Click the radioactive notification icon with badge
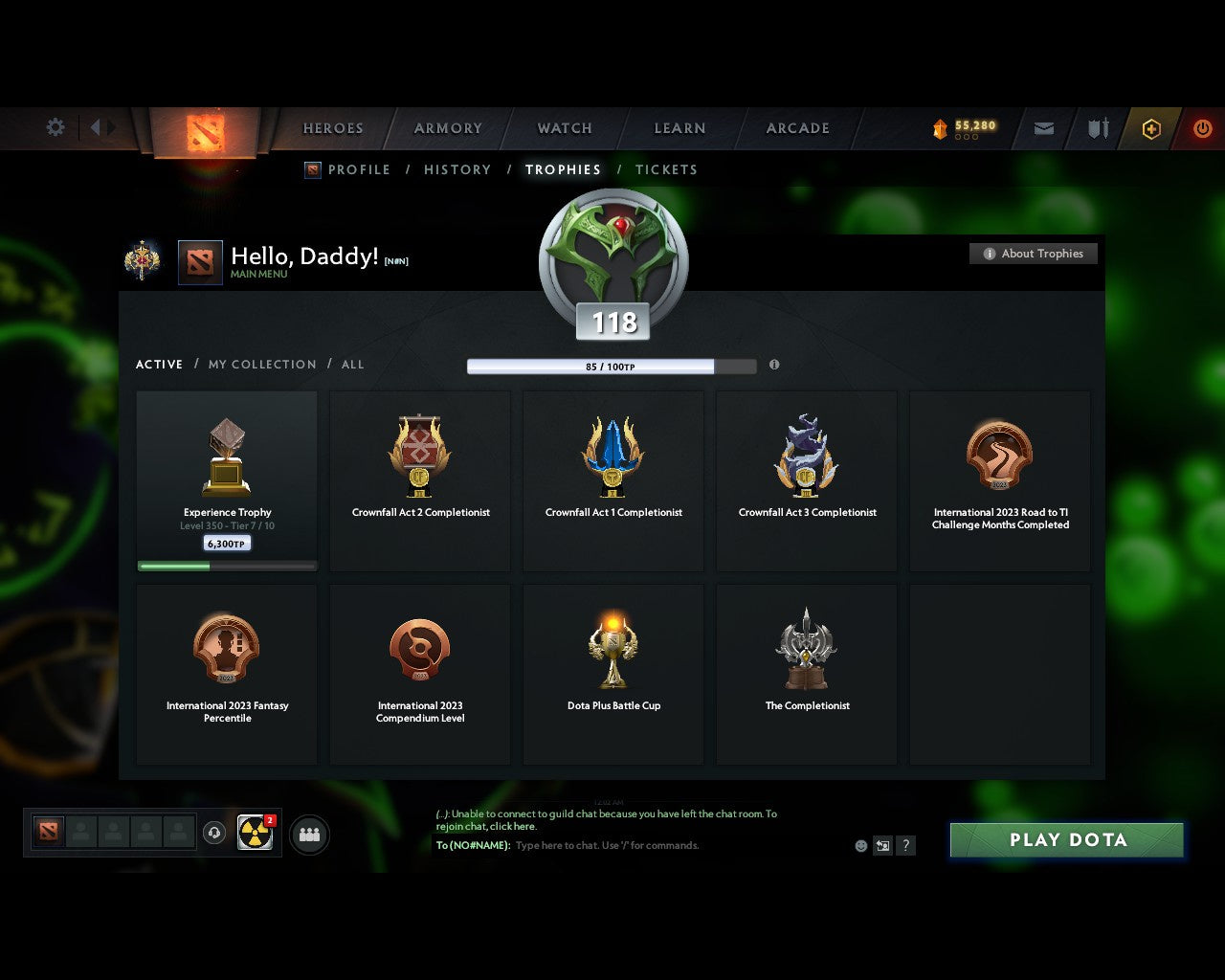 [254, 834]
